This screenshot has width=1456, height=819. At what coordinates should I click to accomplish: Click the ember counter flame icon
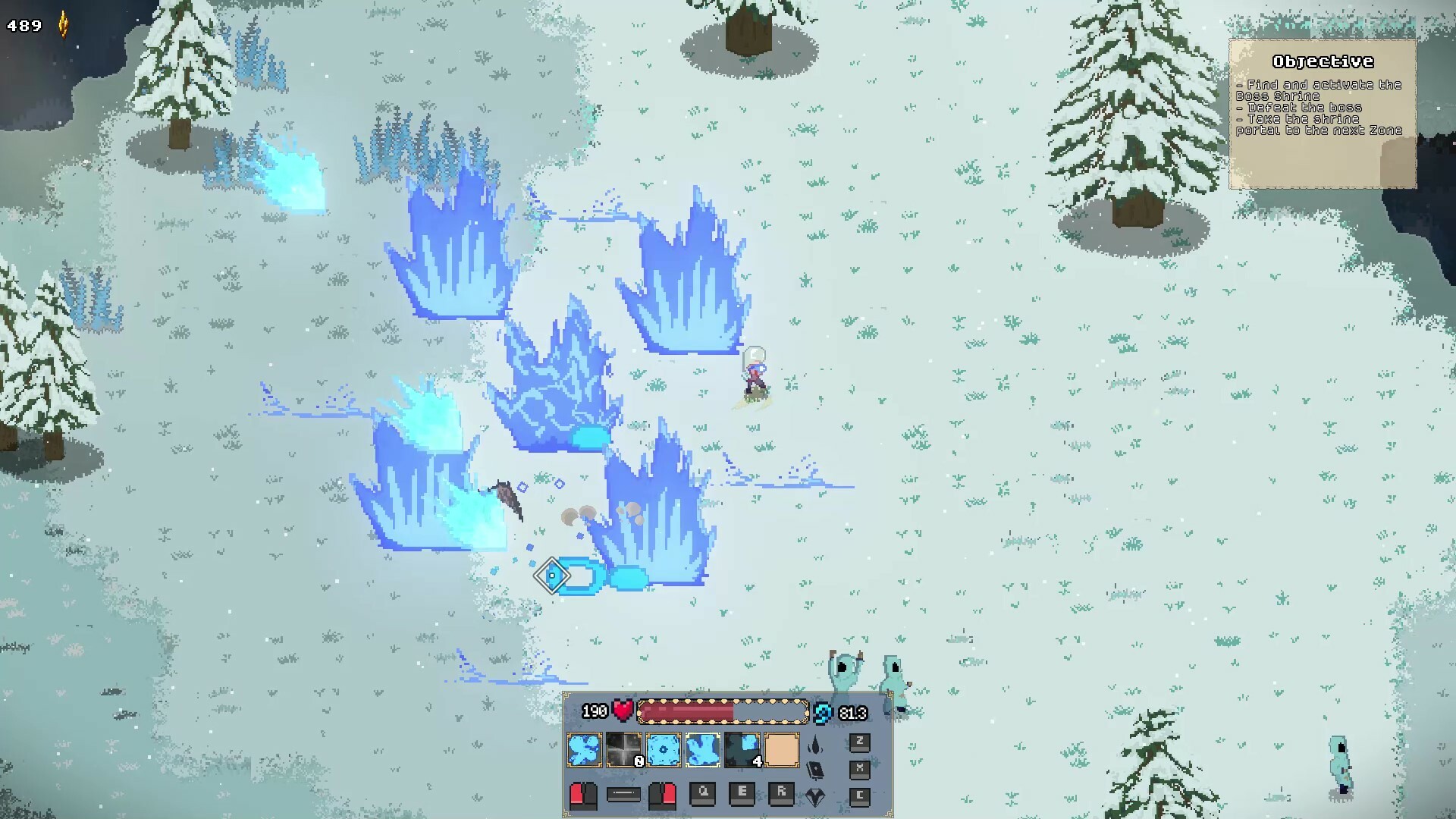63,23
